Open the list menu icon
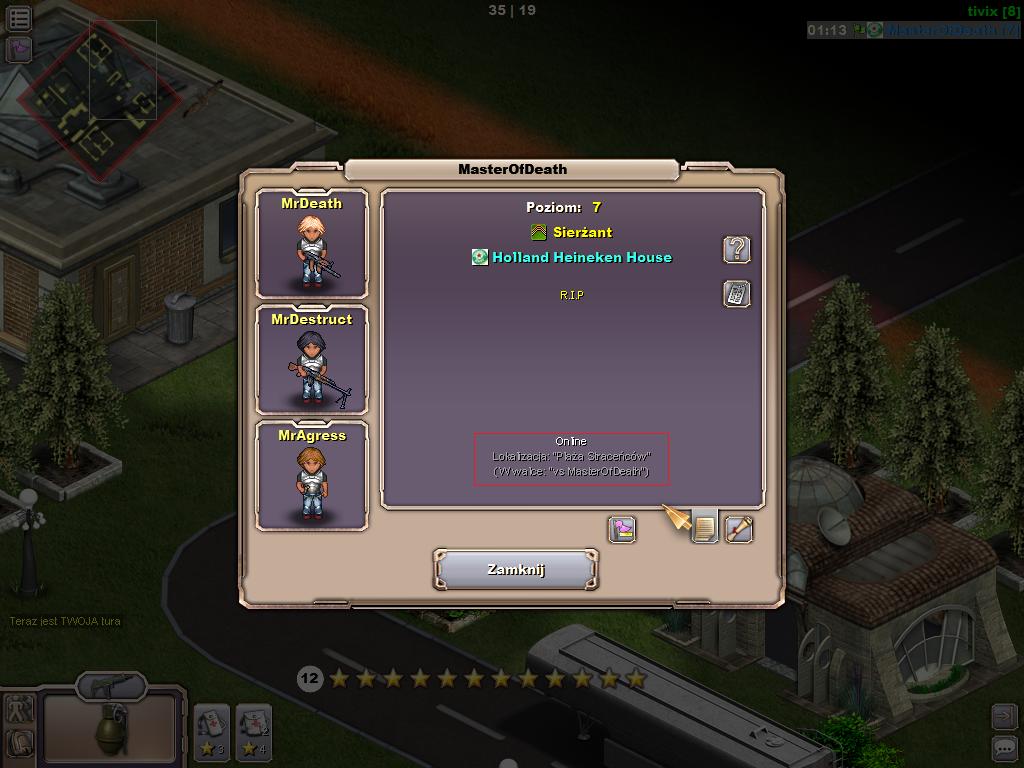The height and width of the screenshot is (768, 1024). (x=19, y=17)
